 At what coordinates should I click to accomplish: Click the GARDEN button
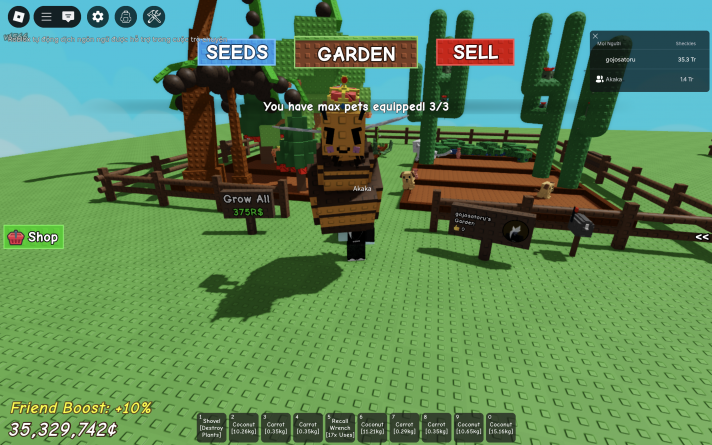[356, 53]
